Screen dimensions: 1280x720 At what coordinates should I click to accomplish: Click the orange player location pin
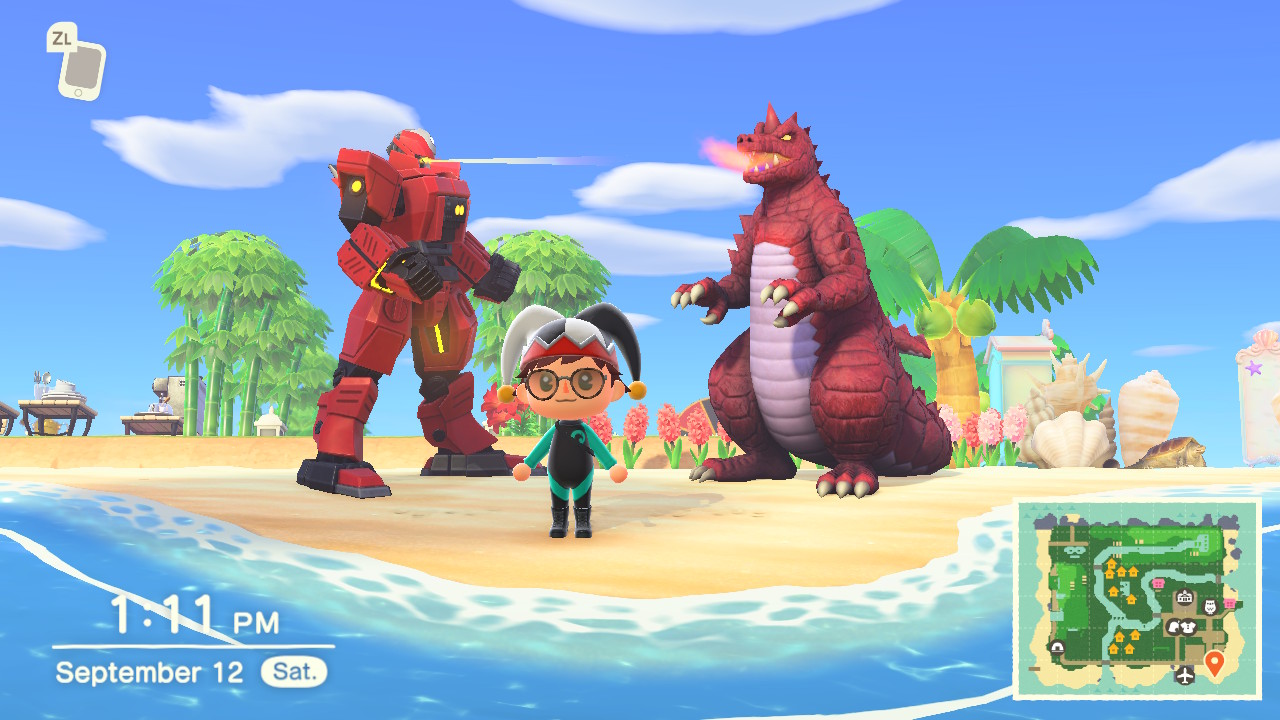1215,662
